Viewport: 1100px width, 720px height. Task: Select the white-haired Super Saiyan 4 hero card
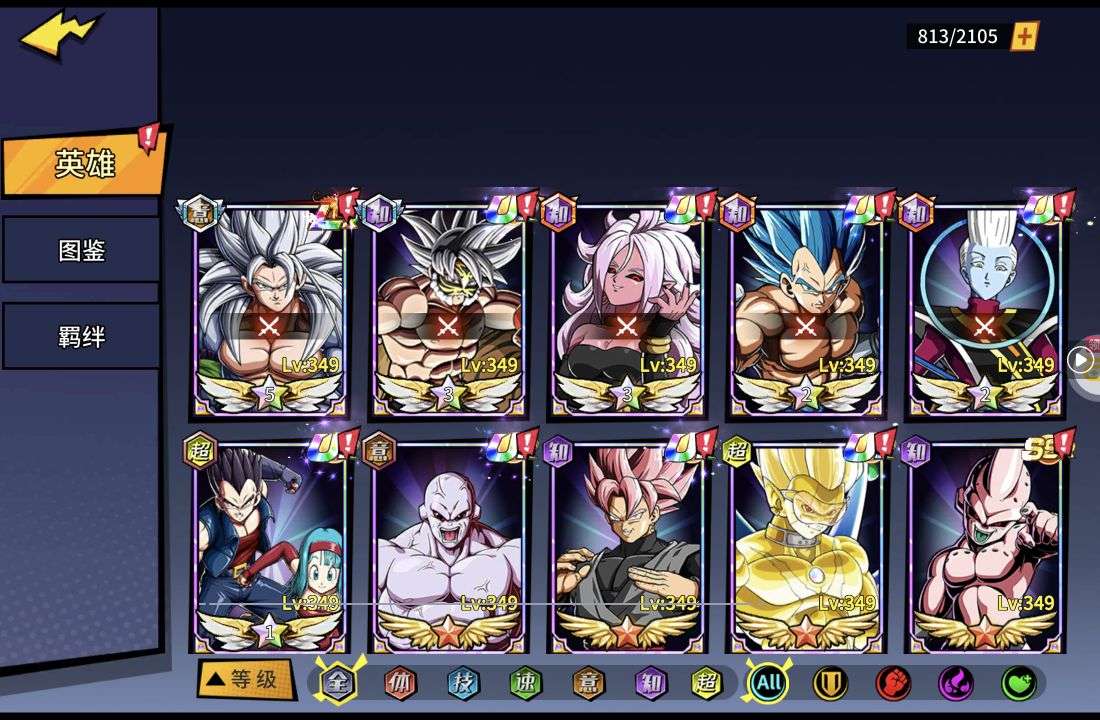[270, 310]
